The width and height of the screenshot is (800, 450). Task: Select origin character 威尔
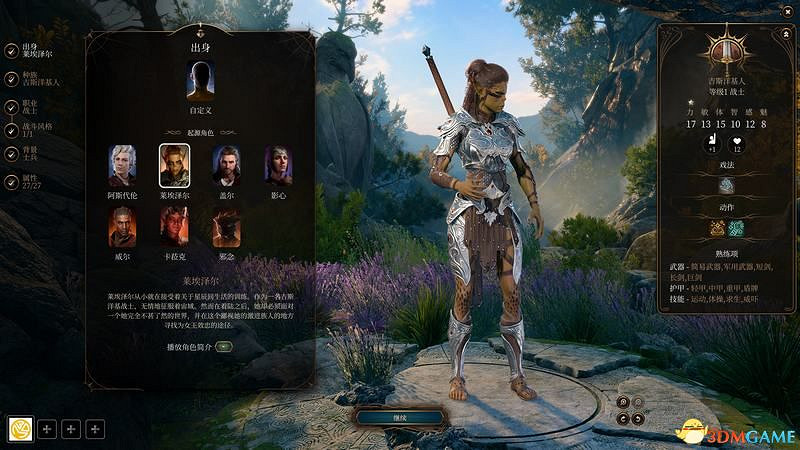point(123,226)
